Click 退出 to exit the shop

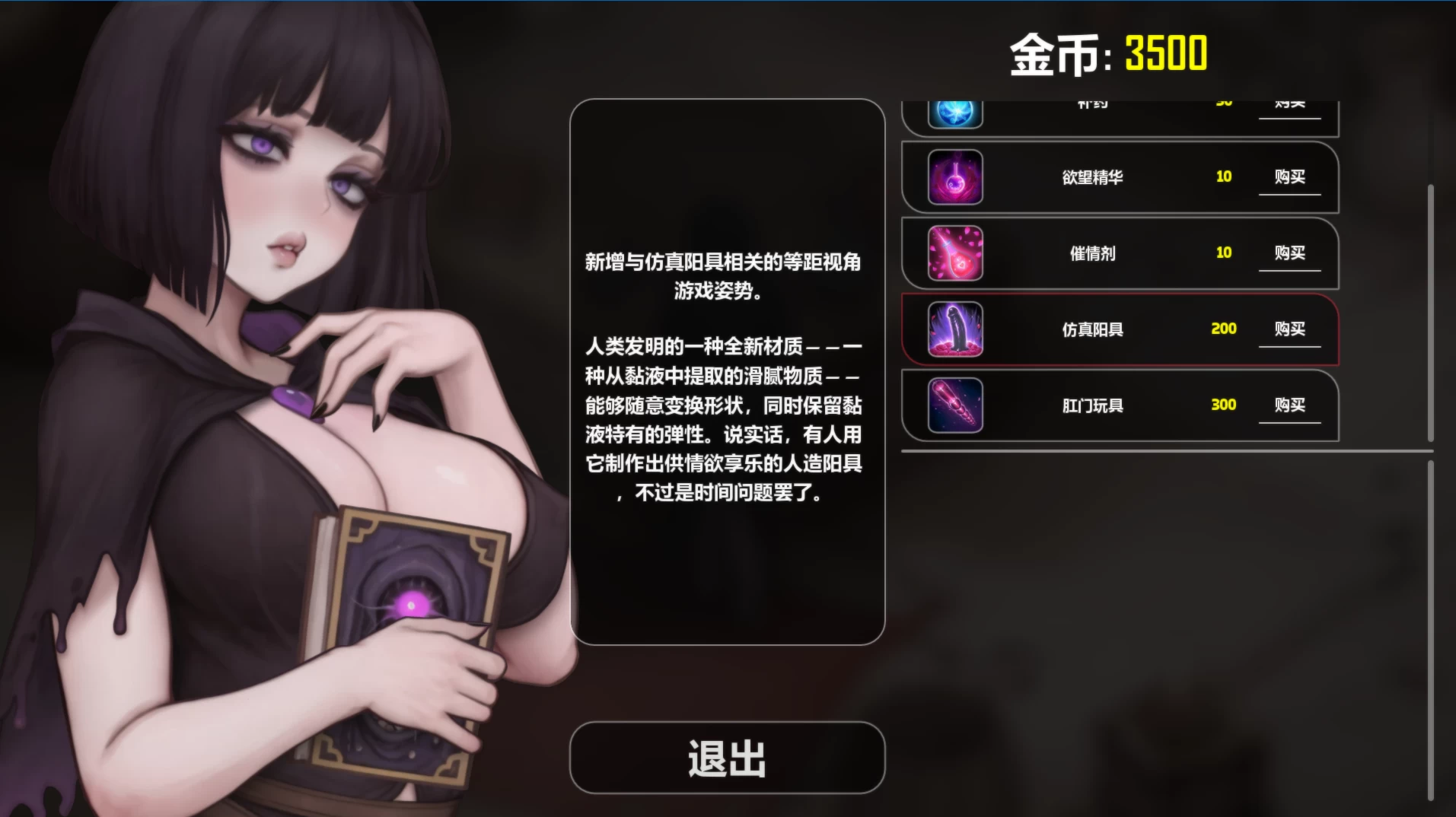click(727, 756)
